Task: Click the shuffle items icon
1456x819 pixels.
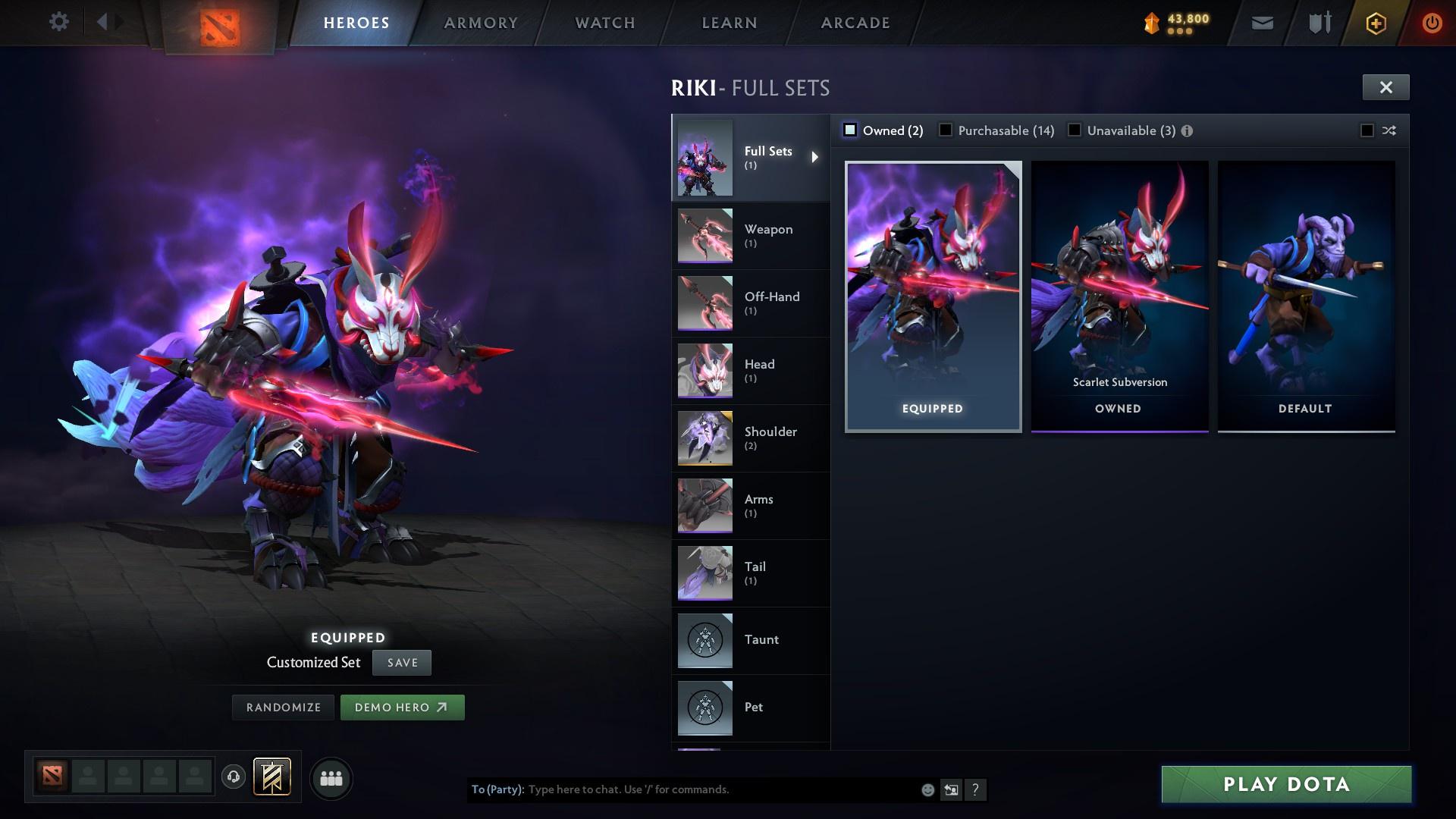Action: pyautogui.click(x=1387, y=130)
